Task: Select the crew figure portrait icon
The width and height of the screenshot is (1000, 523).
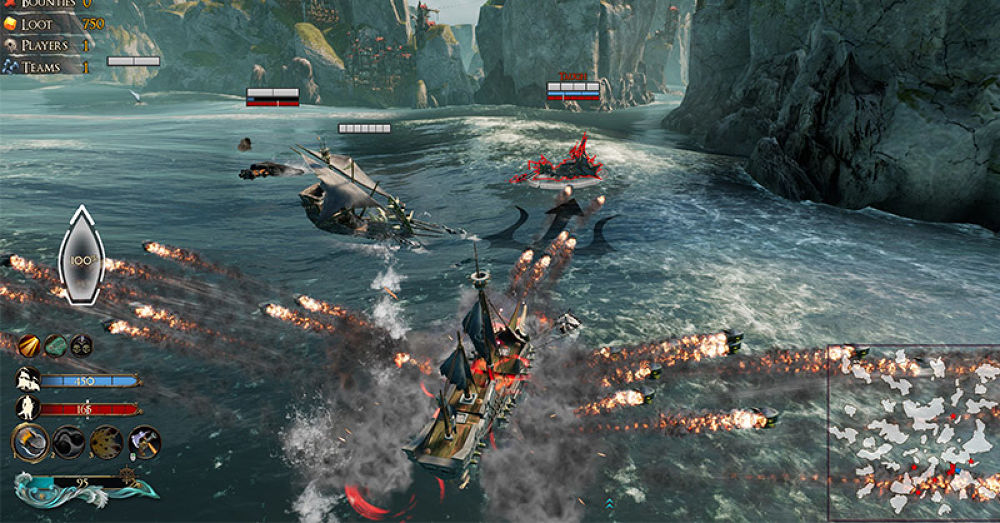Action: pyautogui.click(x=28, y=408)
